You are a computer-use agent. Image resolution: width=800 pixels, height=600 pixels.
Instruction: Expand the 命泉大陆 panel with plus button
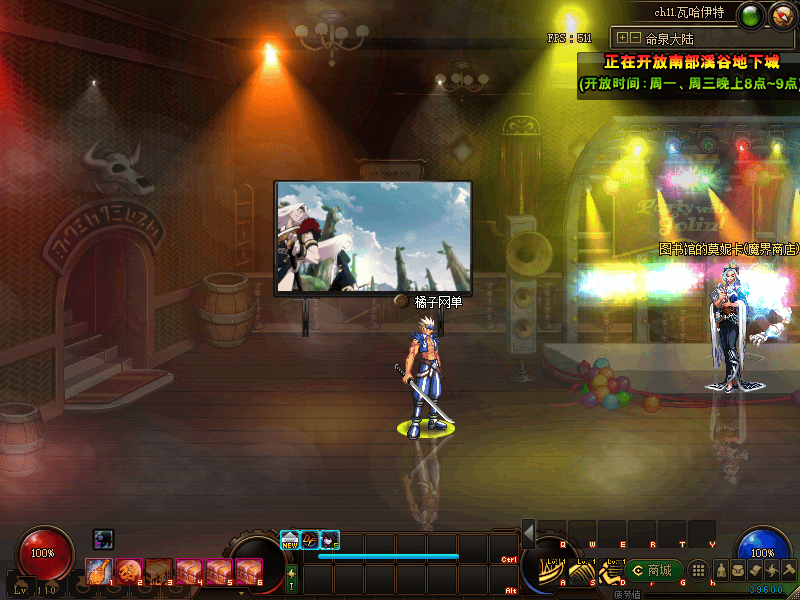point(623,39)
